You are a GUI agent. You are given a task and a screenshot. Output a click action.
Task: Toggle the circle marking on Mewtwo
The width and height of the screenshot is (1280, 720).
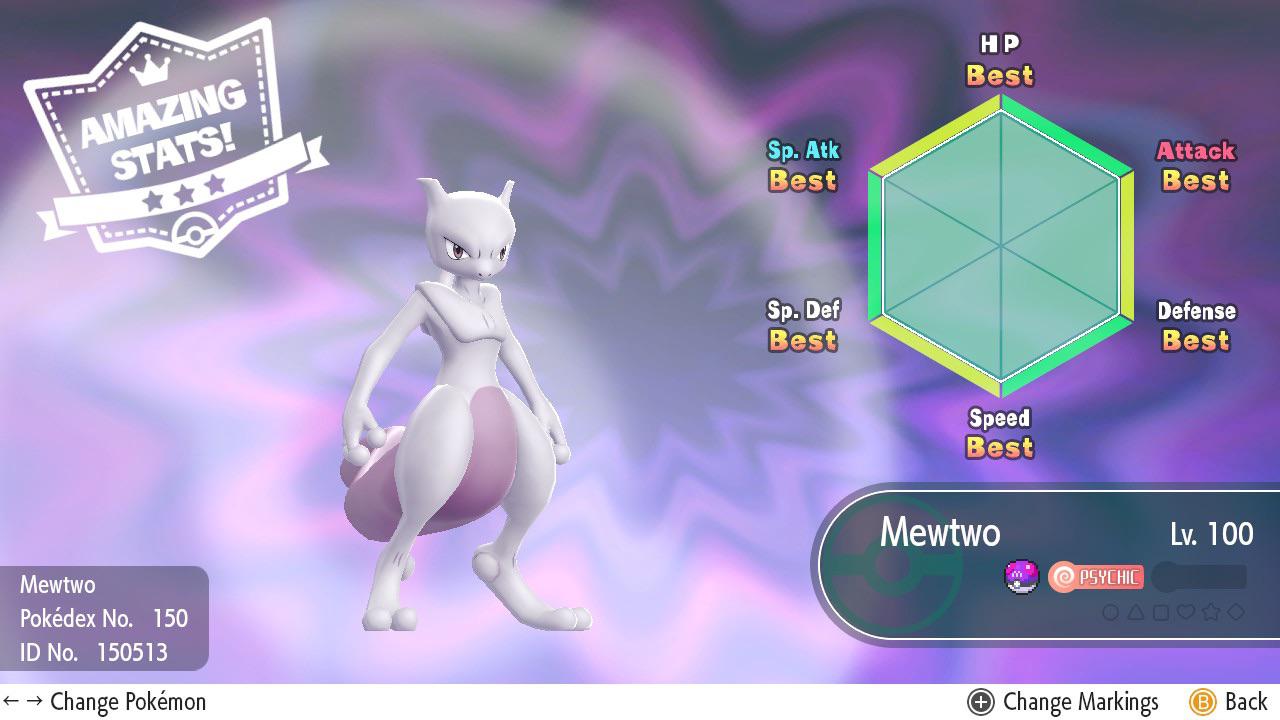[1112, 609]
